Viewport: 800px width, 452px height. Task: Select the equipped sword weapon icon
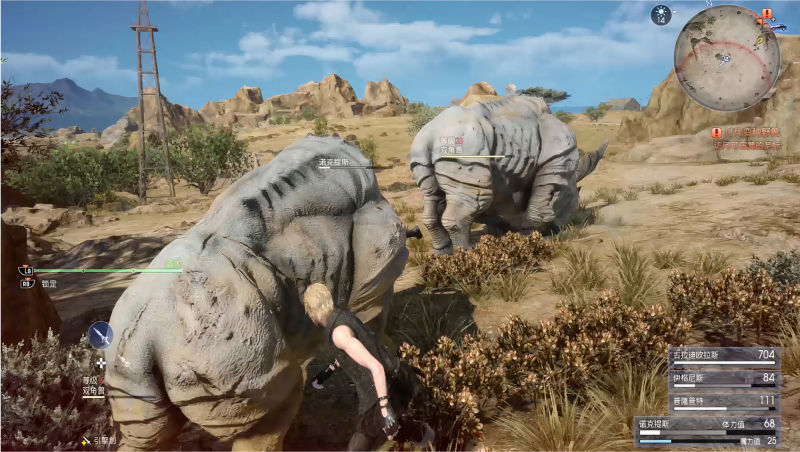click(100, 334)
